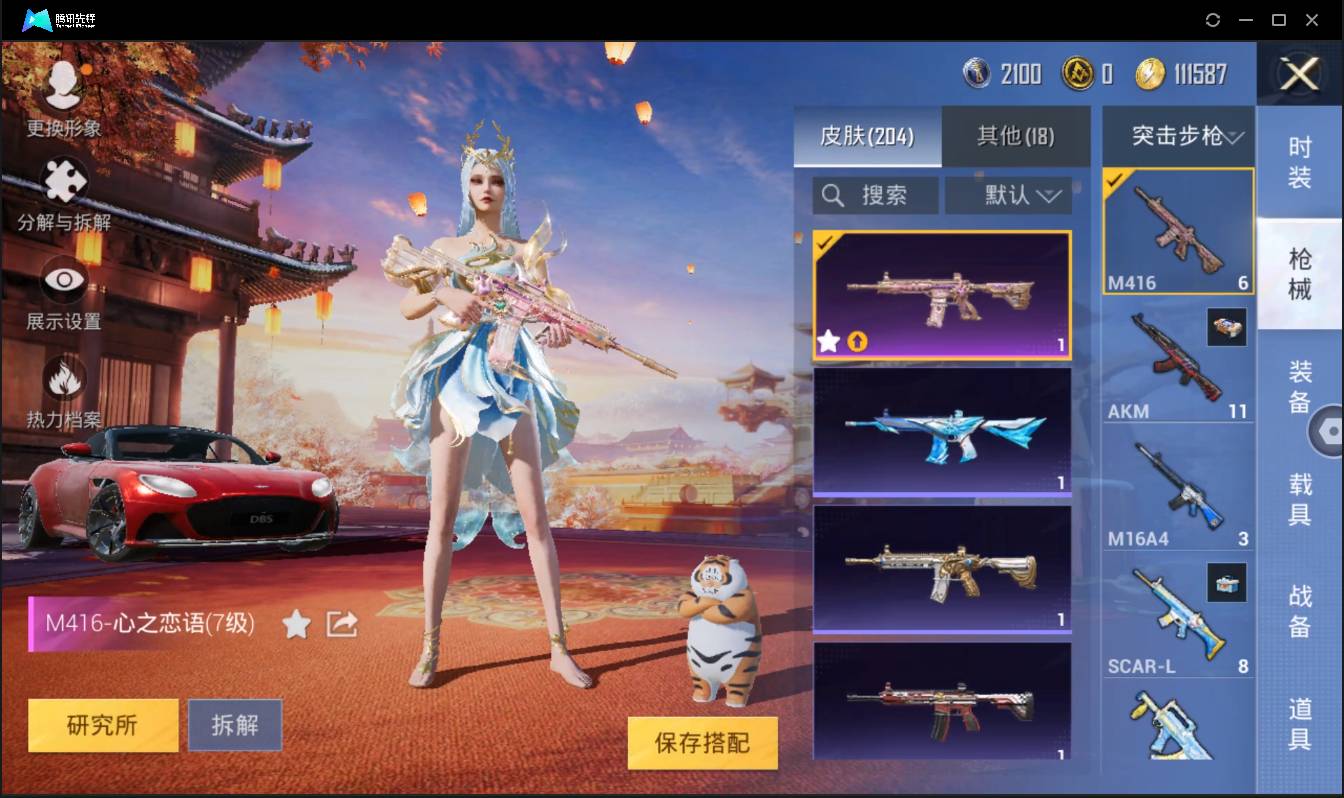
Task: Click the 搜索 magnifier icon
Action: (833, 195)
